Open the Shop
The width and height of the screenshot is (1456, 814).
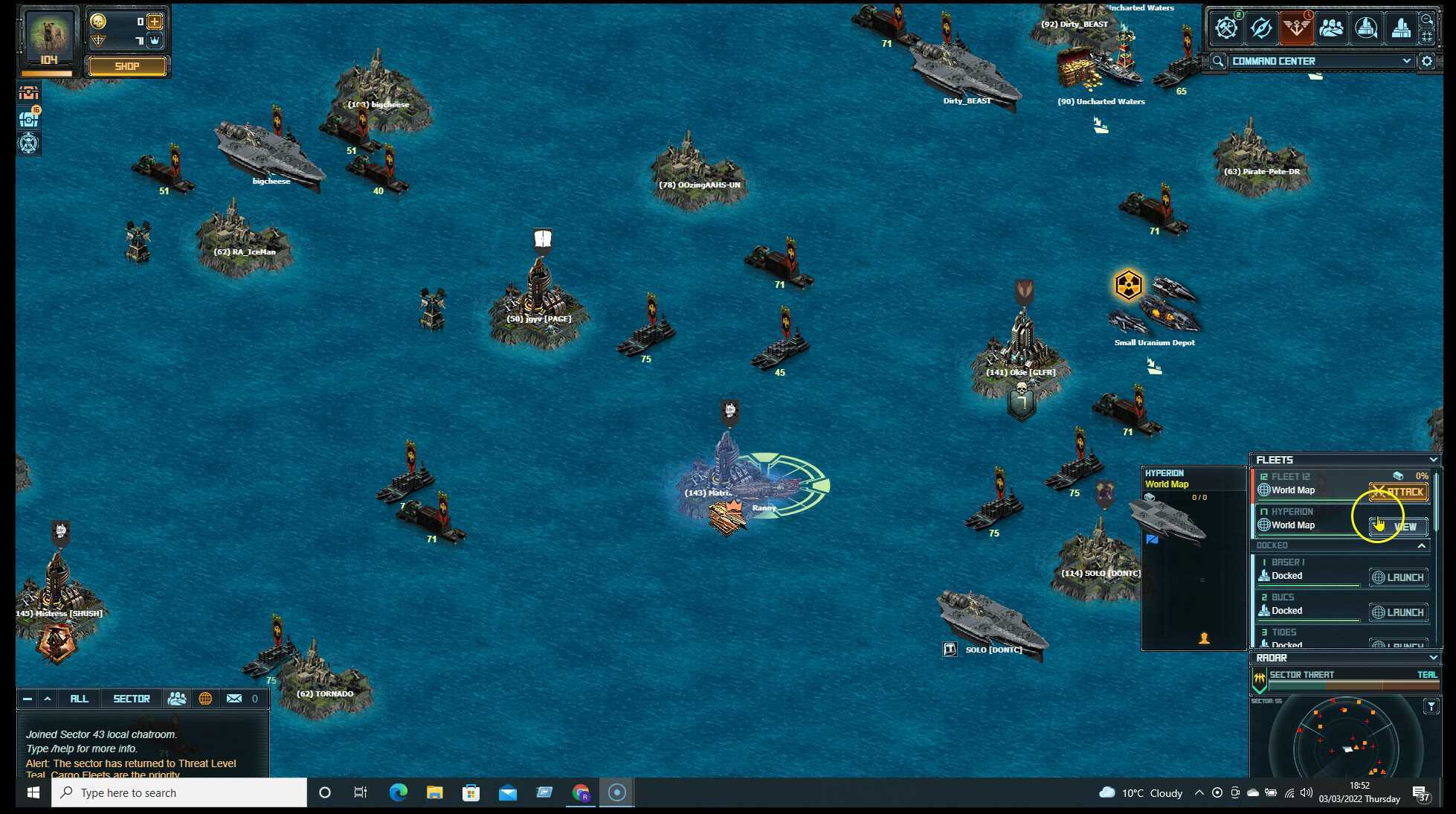[x=126, y=66]
